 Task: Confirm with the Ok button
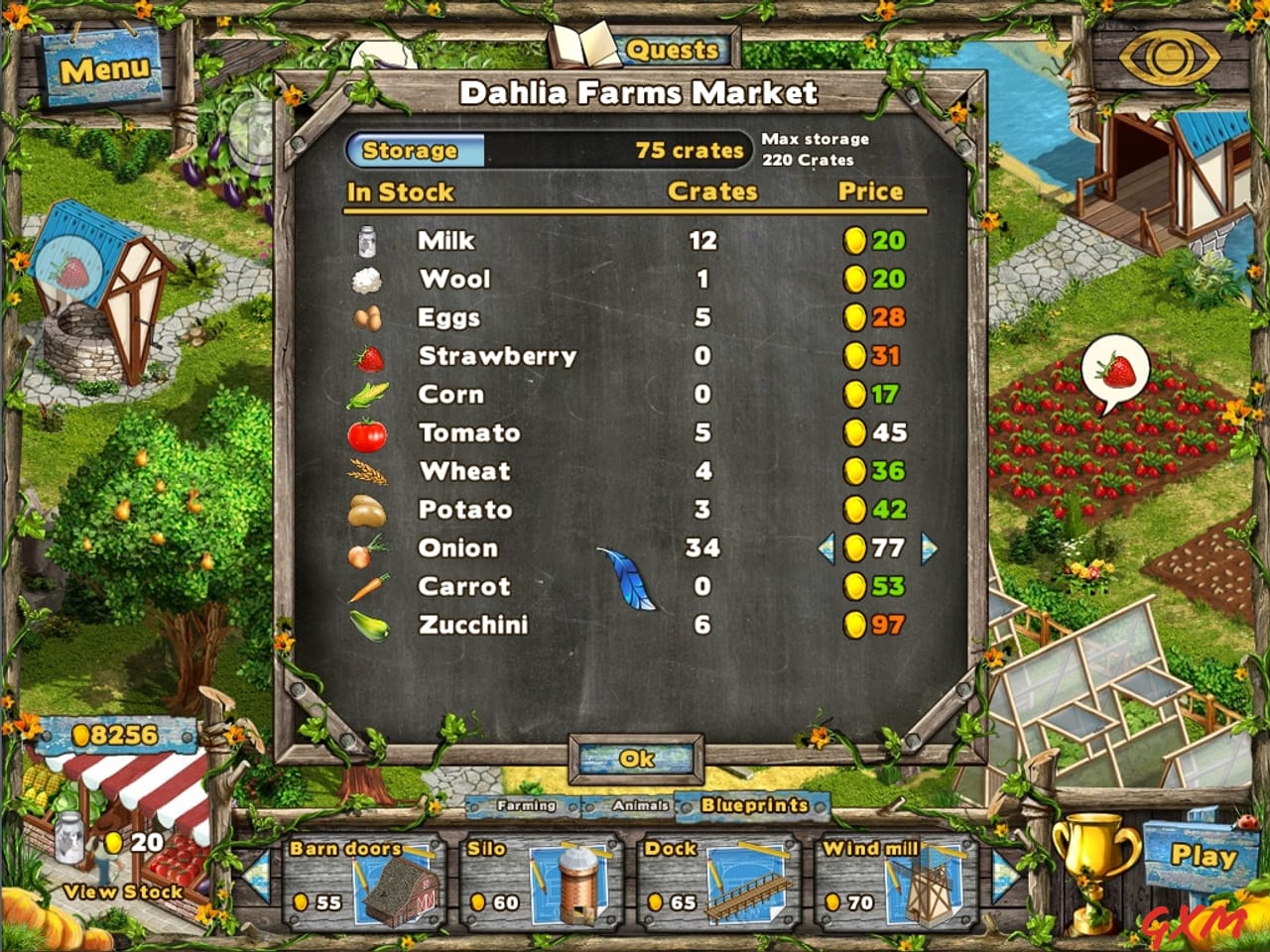pos(635,757)
